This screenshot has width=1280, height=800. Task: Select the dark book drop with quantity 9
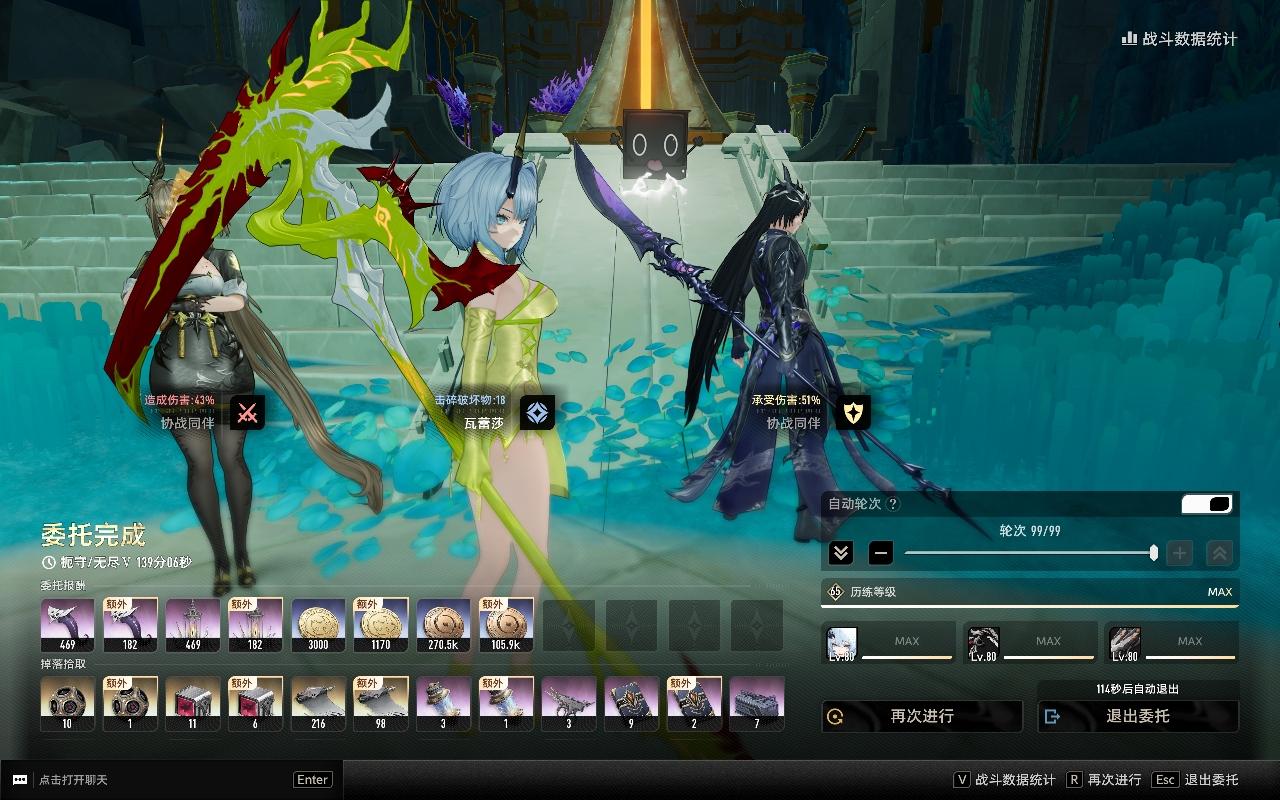pyautogui.click(x=631, y=704)
